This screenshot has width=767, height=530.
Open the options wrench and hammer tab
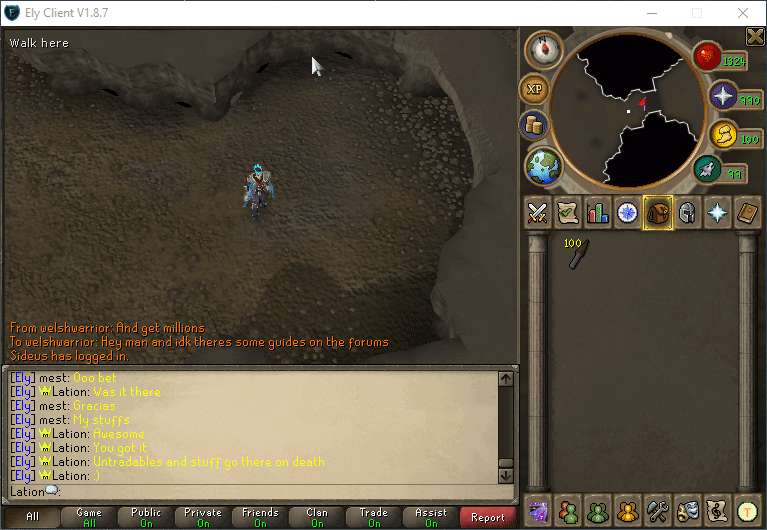pos(657,510)
